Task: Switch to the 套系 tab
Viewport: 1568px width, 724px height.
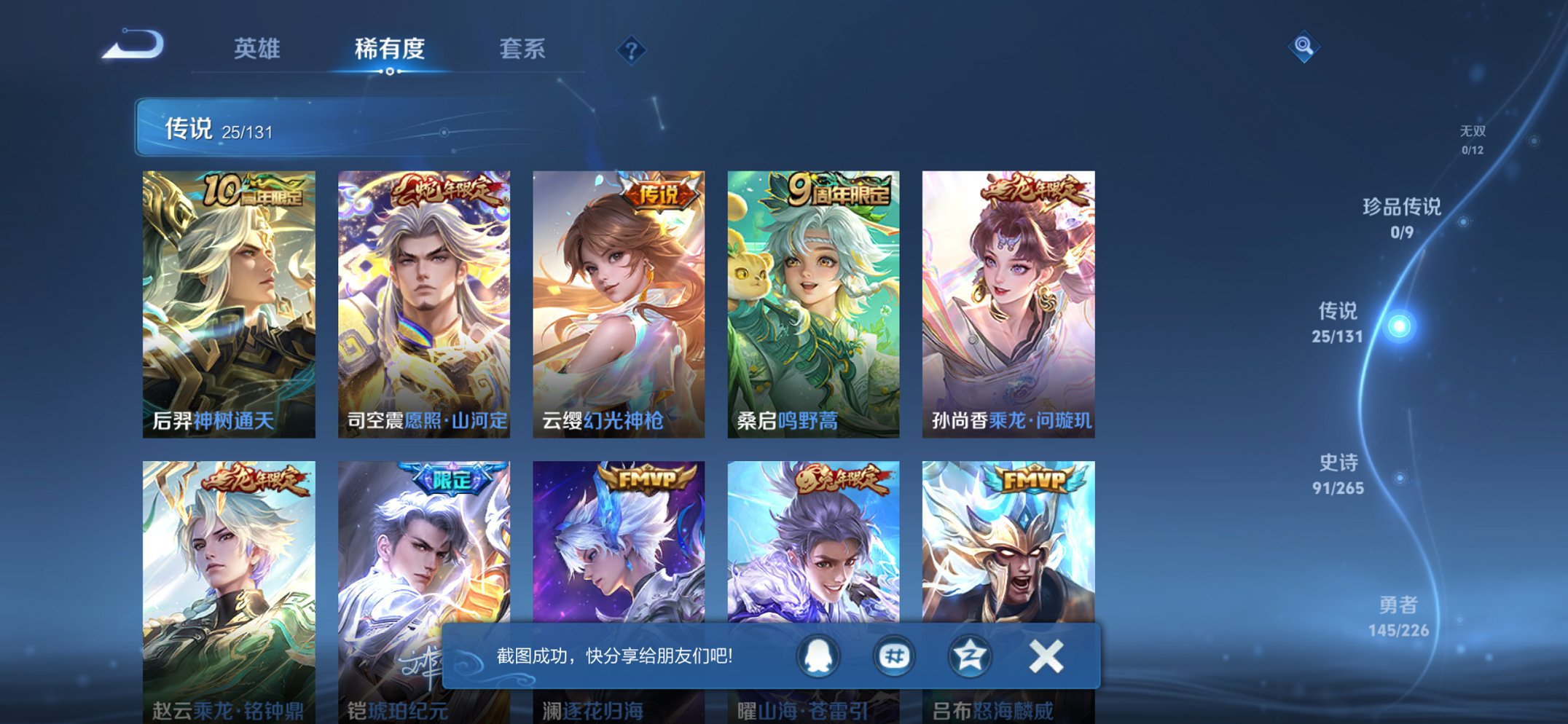Action: (524, 50)
